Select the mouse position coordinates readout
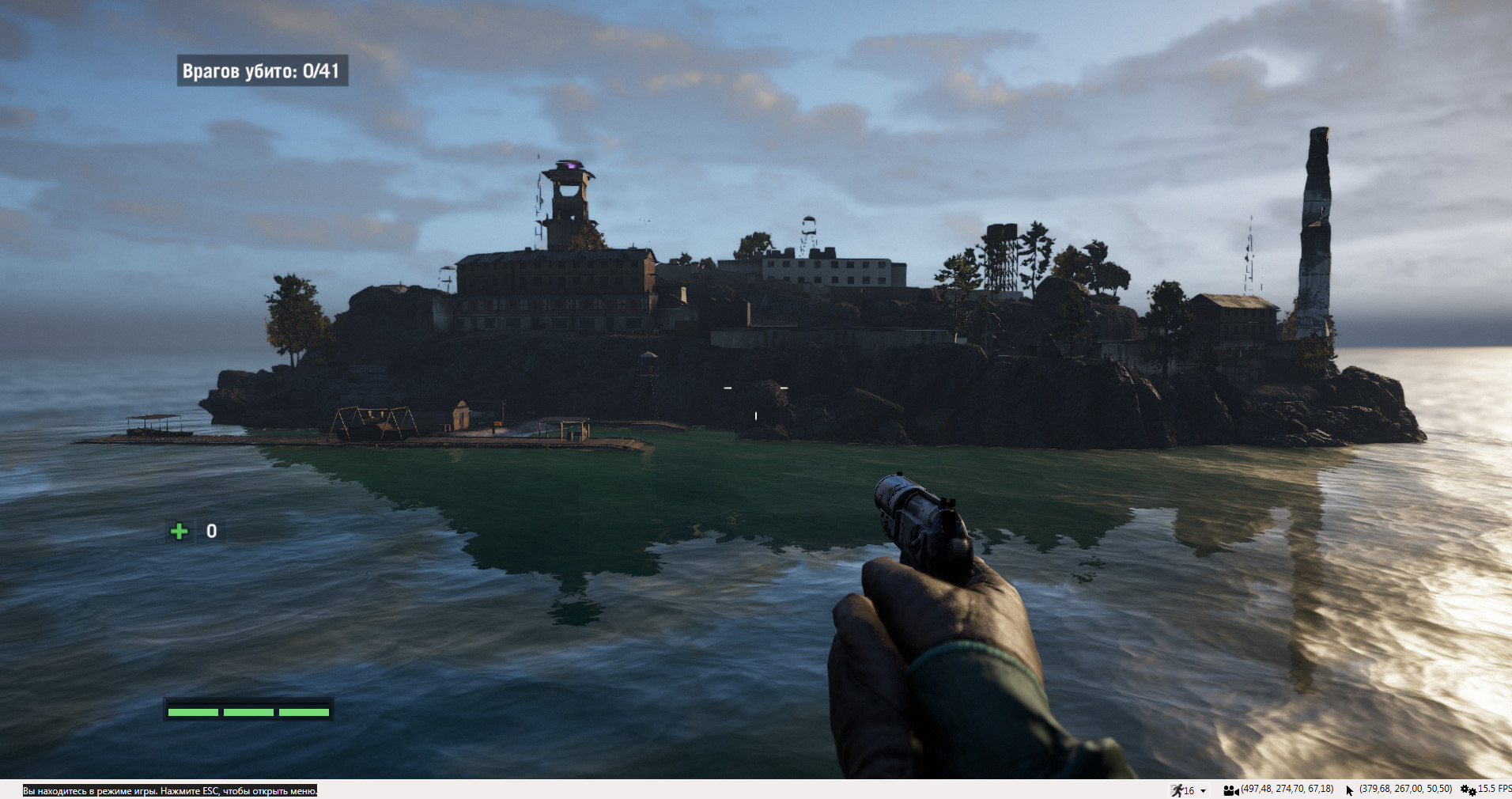 coord(1404,789)
